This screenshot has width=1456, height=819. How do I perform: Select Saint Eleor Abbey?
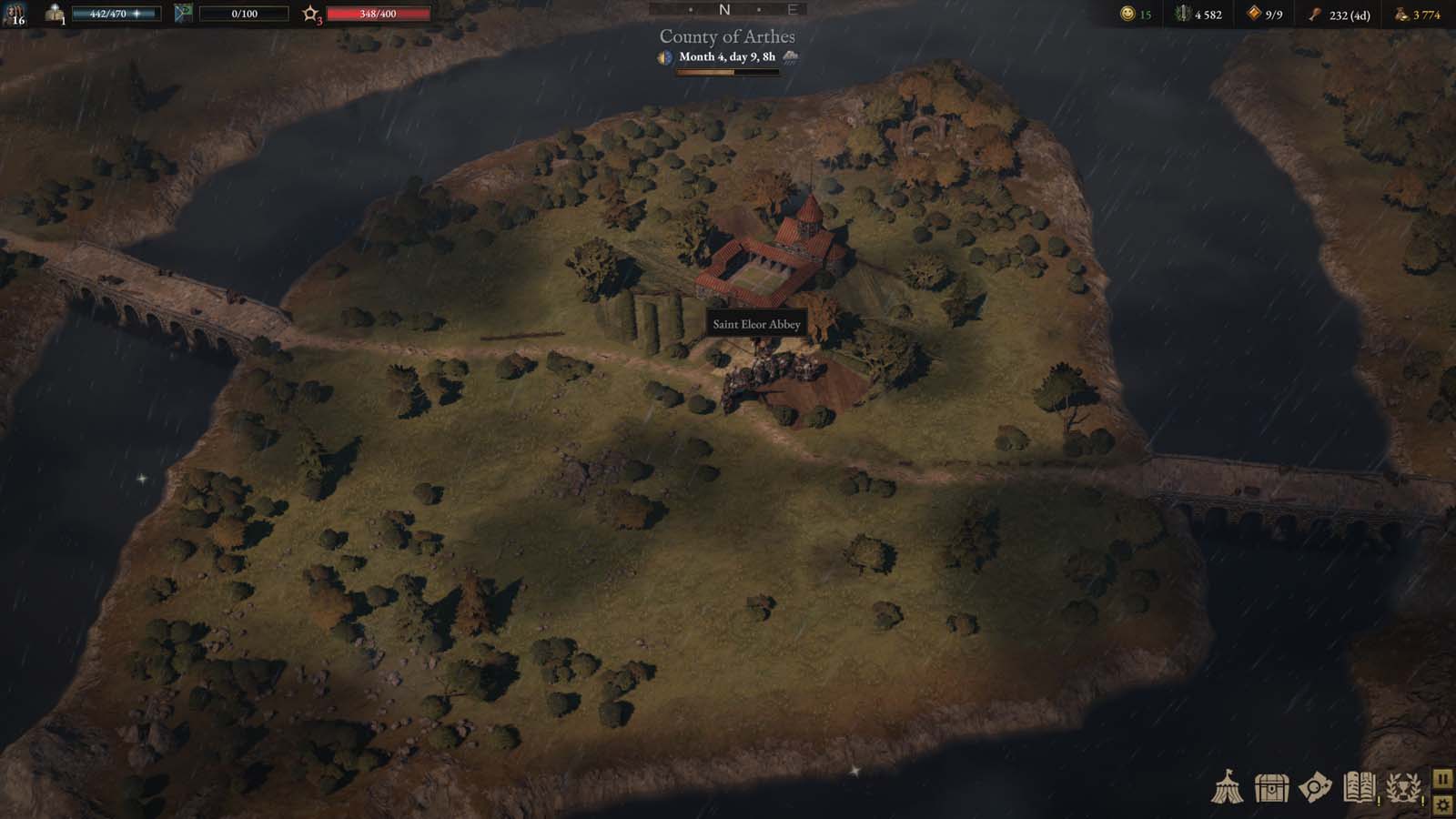click(x=756, y=323)
